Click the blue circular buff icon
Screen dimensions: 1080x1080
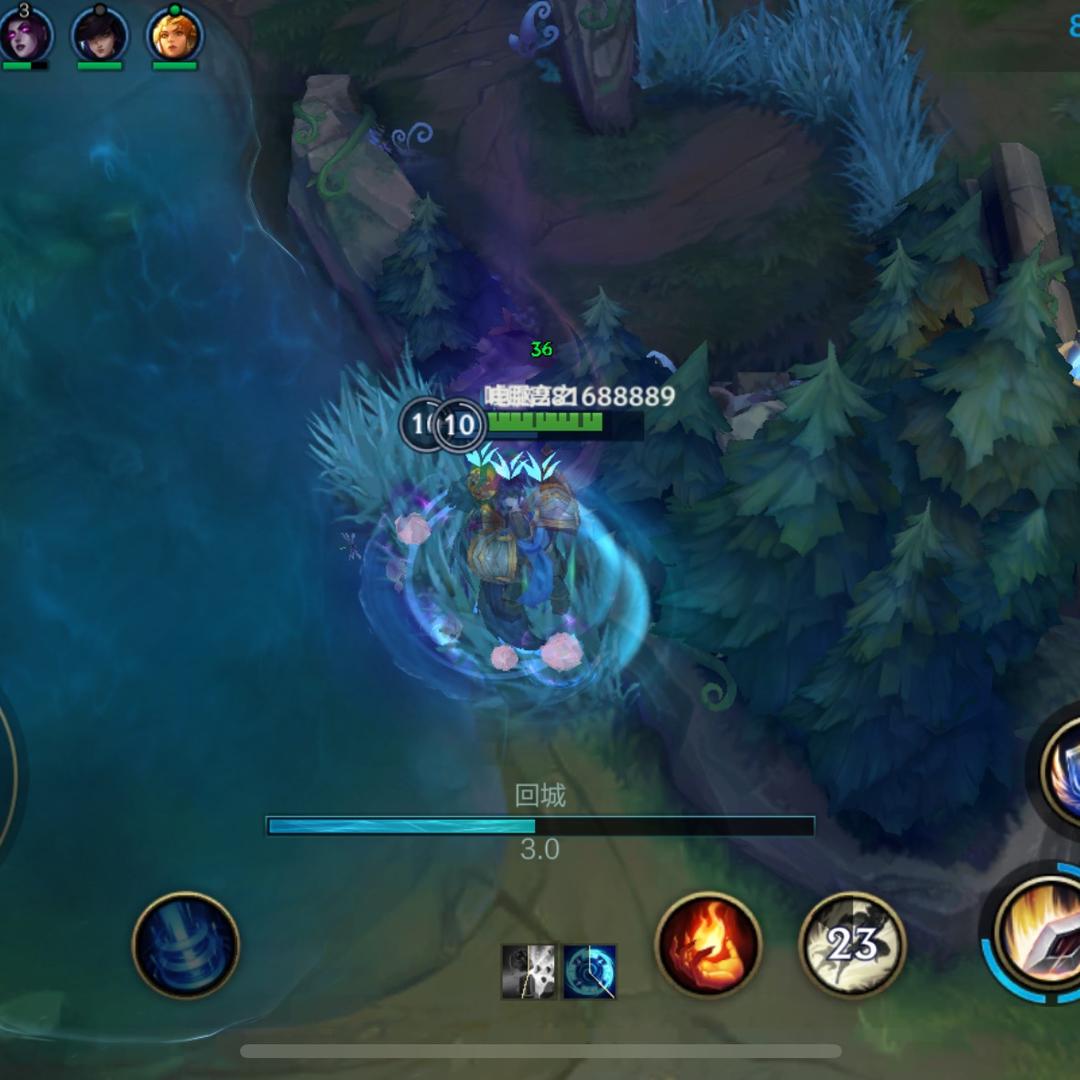tap(589, 971)
